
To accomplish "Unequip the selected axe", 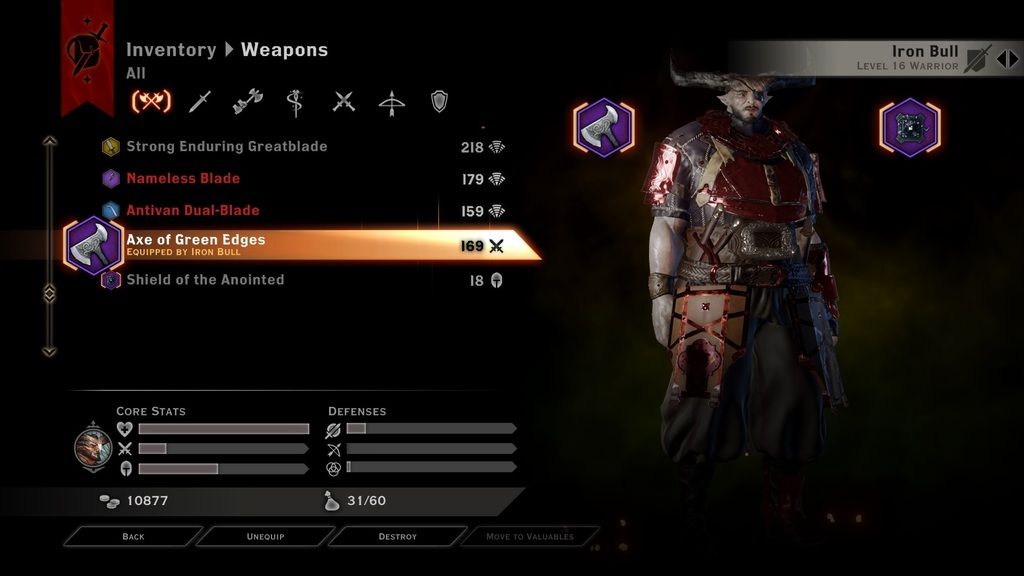I will point(265,537).
